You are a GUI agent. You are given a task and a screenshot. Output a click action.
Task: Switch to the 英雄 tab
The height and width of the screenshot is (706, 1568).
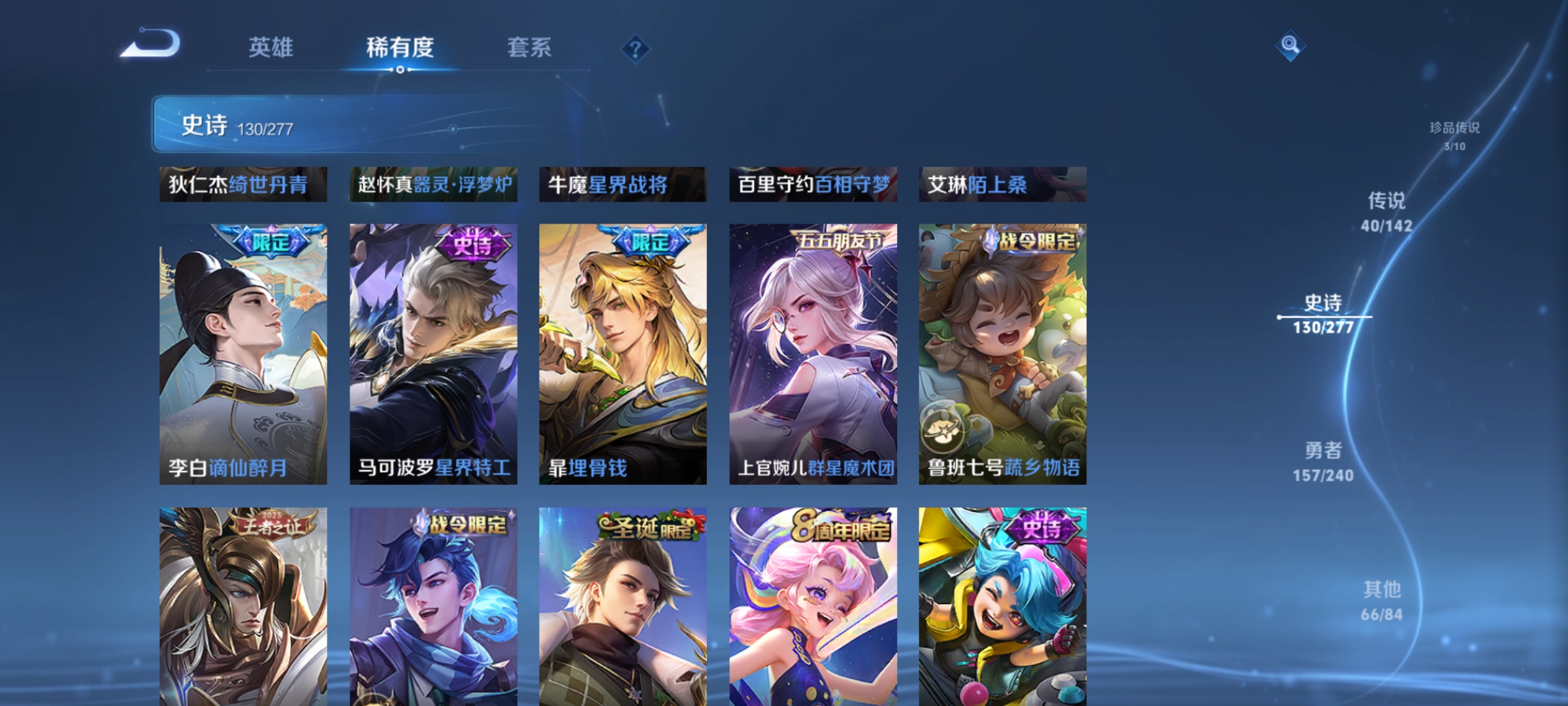coord(272,46)
